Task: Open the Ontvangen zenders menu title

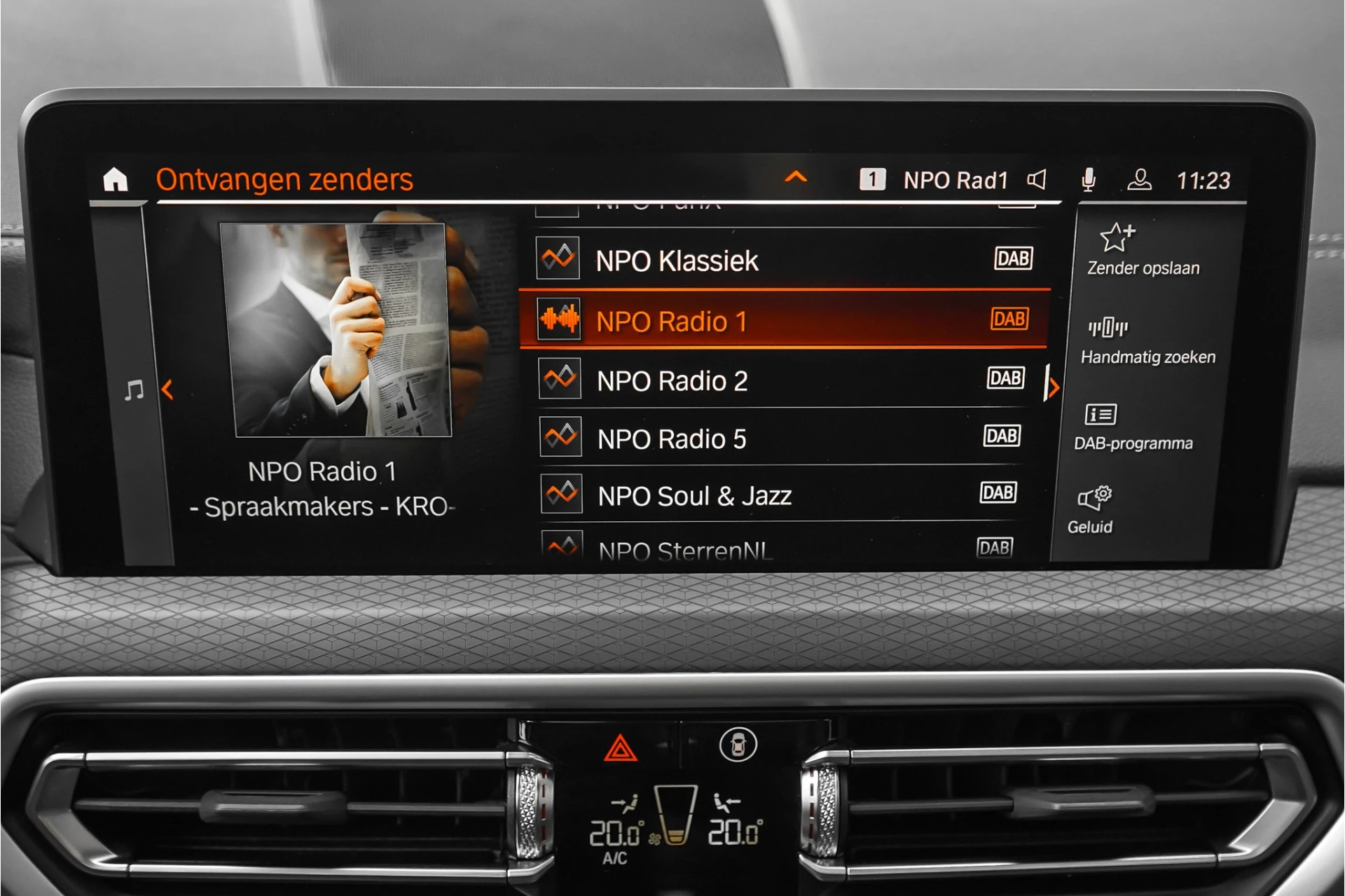Action: (x=285, y=179)
